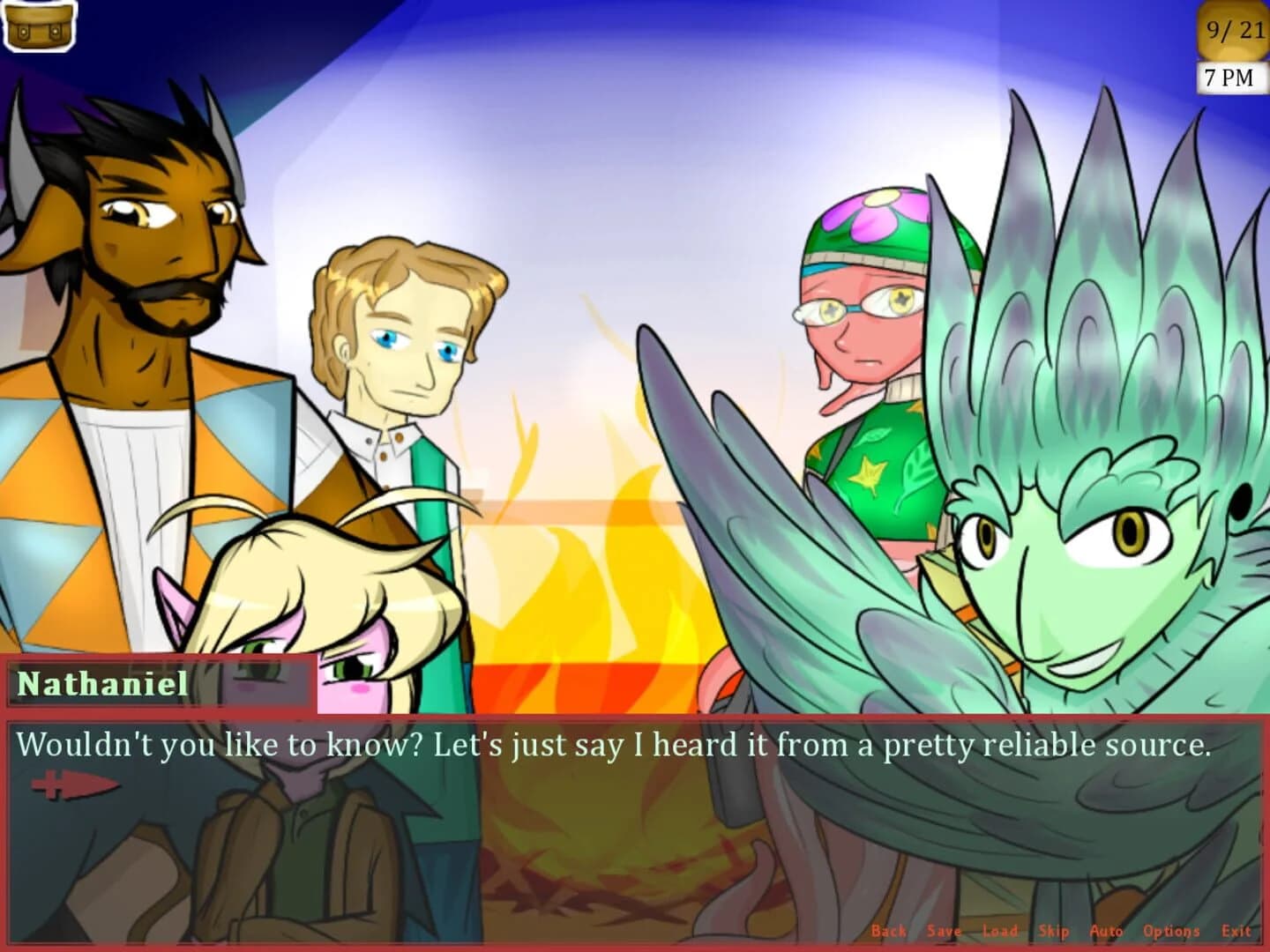Turn on automatic text advancing with Auto
Viewport: 1270px width, 952px height.
point(1107,930)
